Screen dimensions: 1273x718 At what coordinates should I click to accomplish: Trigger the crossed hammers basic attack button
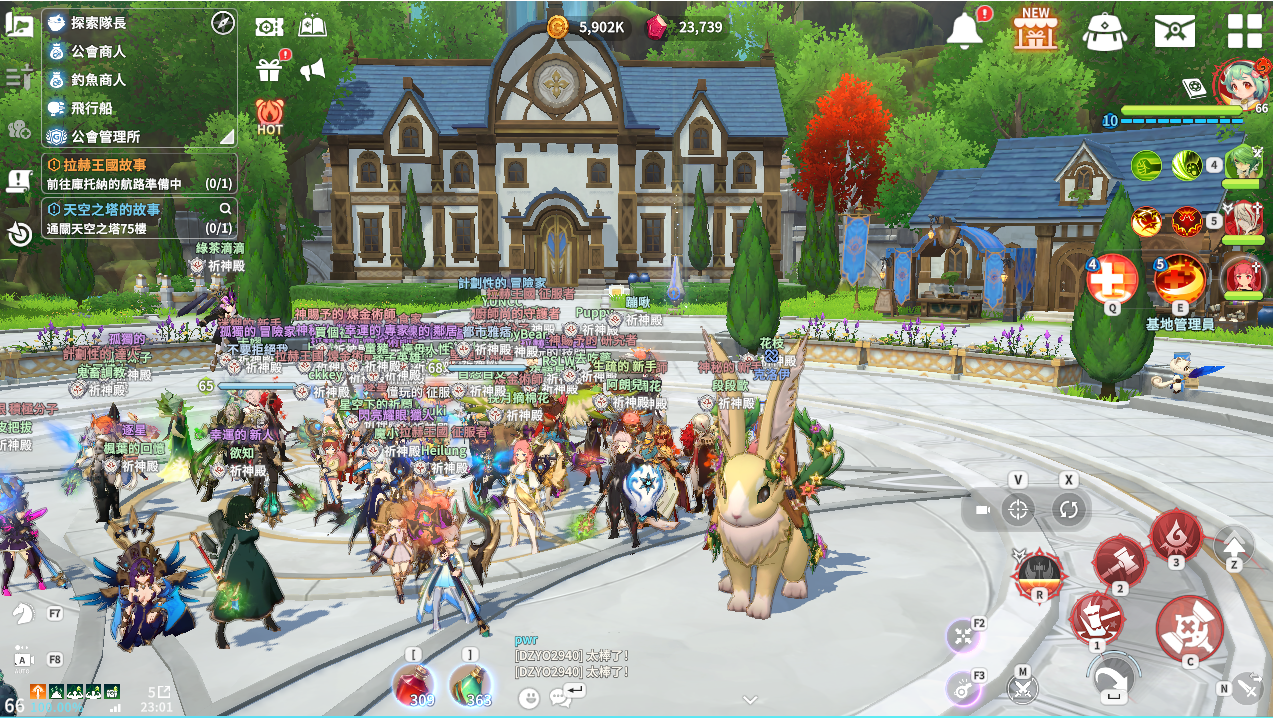click(1190, 627)
